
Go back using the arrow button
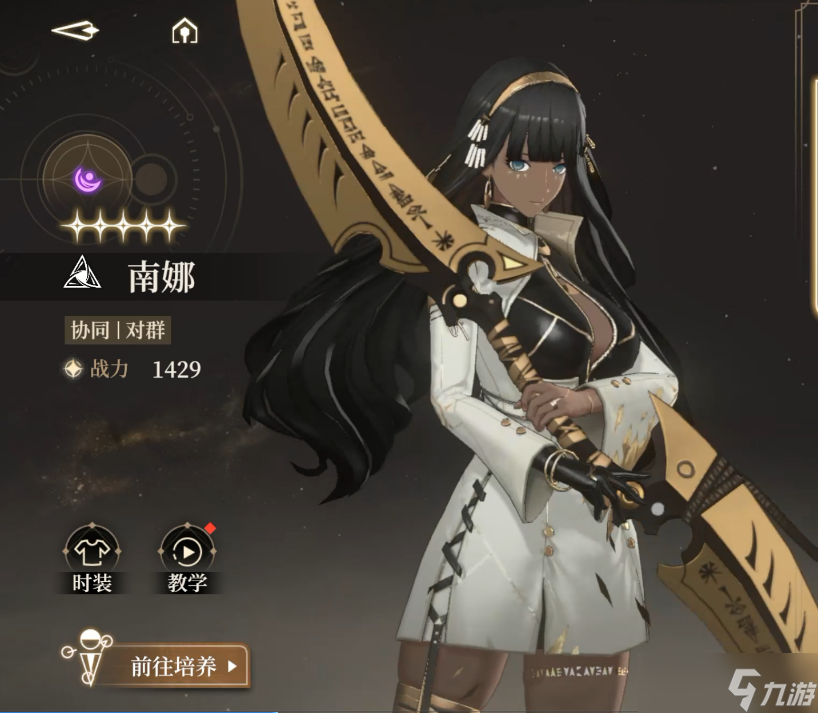point(75,31)
